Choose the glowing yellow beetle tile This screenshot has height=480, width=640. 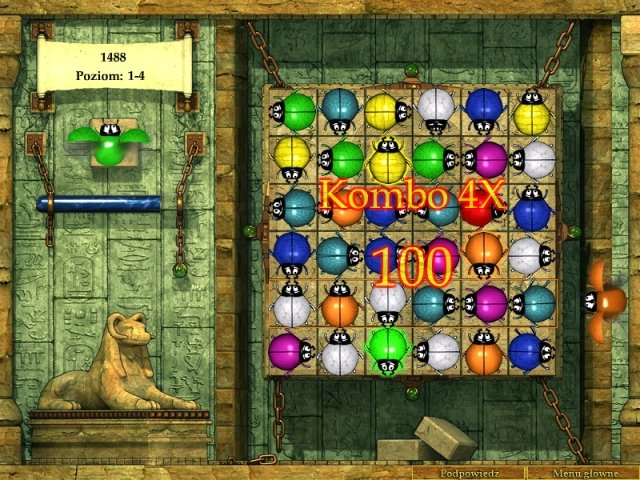387,159
